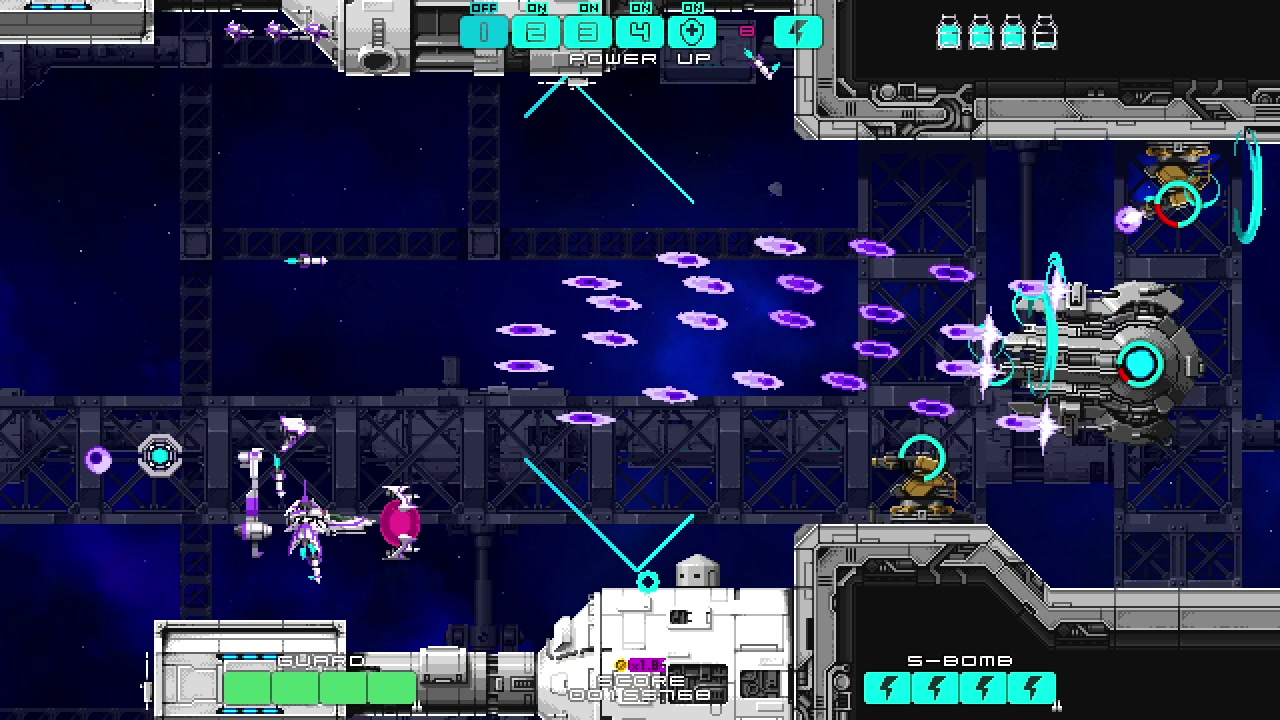Screen dimensions: 1280x720
Task: Click the green GUARD gauge bar
Action: pyautogui.click(x=318, y=687)
